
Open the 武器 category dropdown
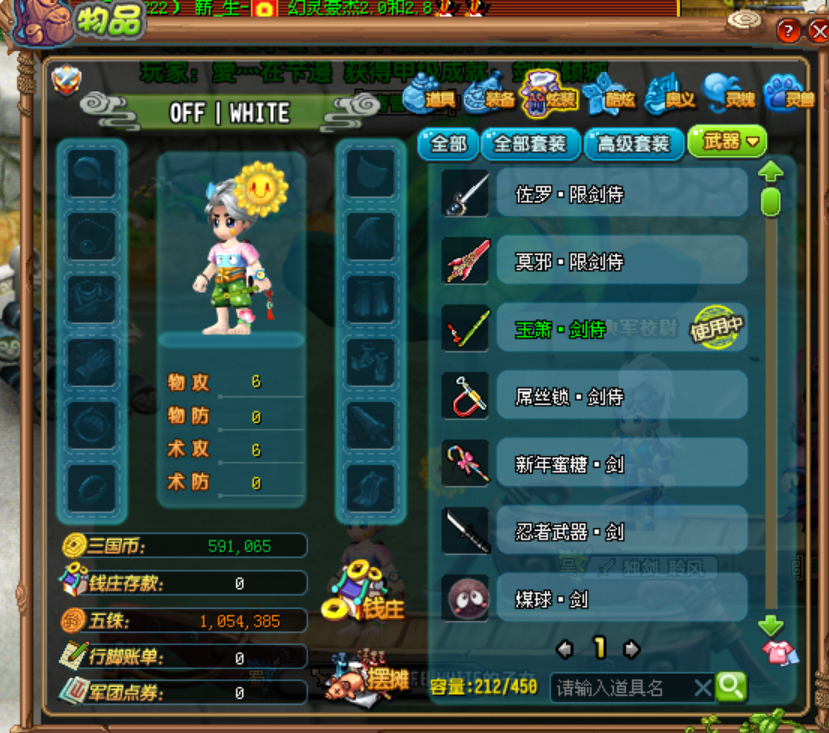[728, 143]
